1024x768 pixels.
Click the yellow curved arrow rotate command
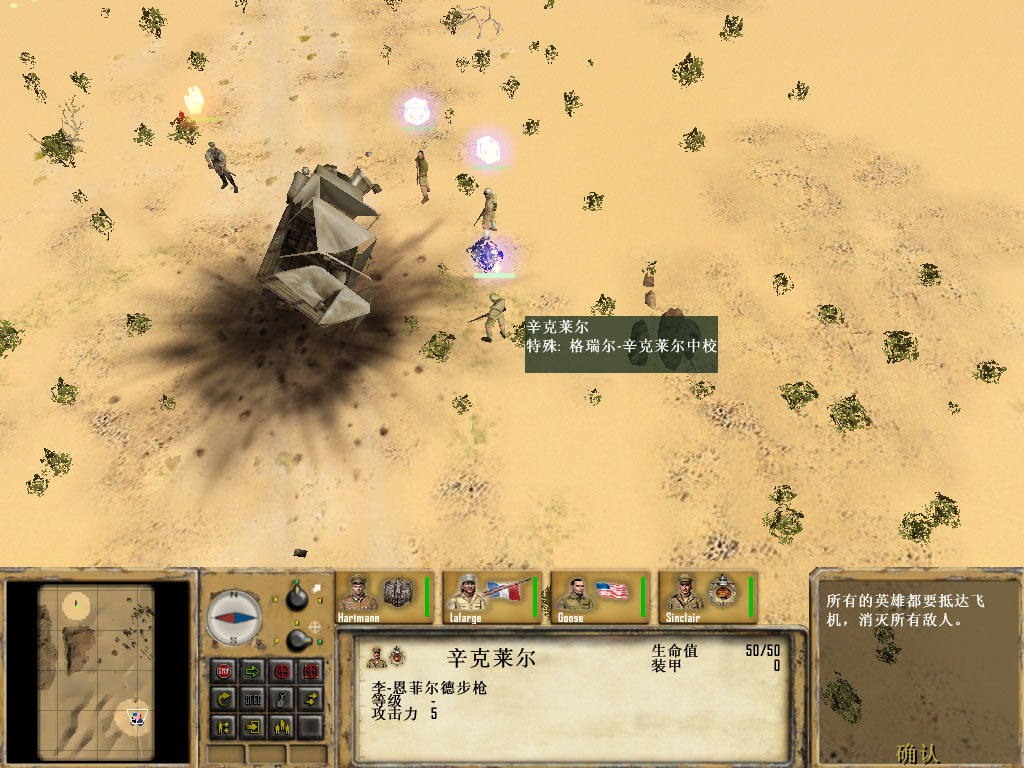pos(224,698)
